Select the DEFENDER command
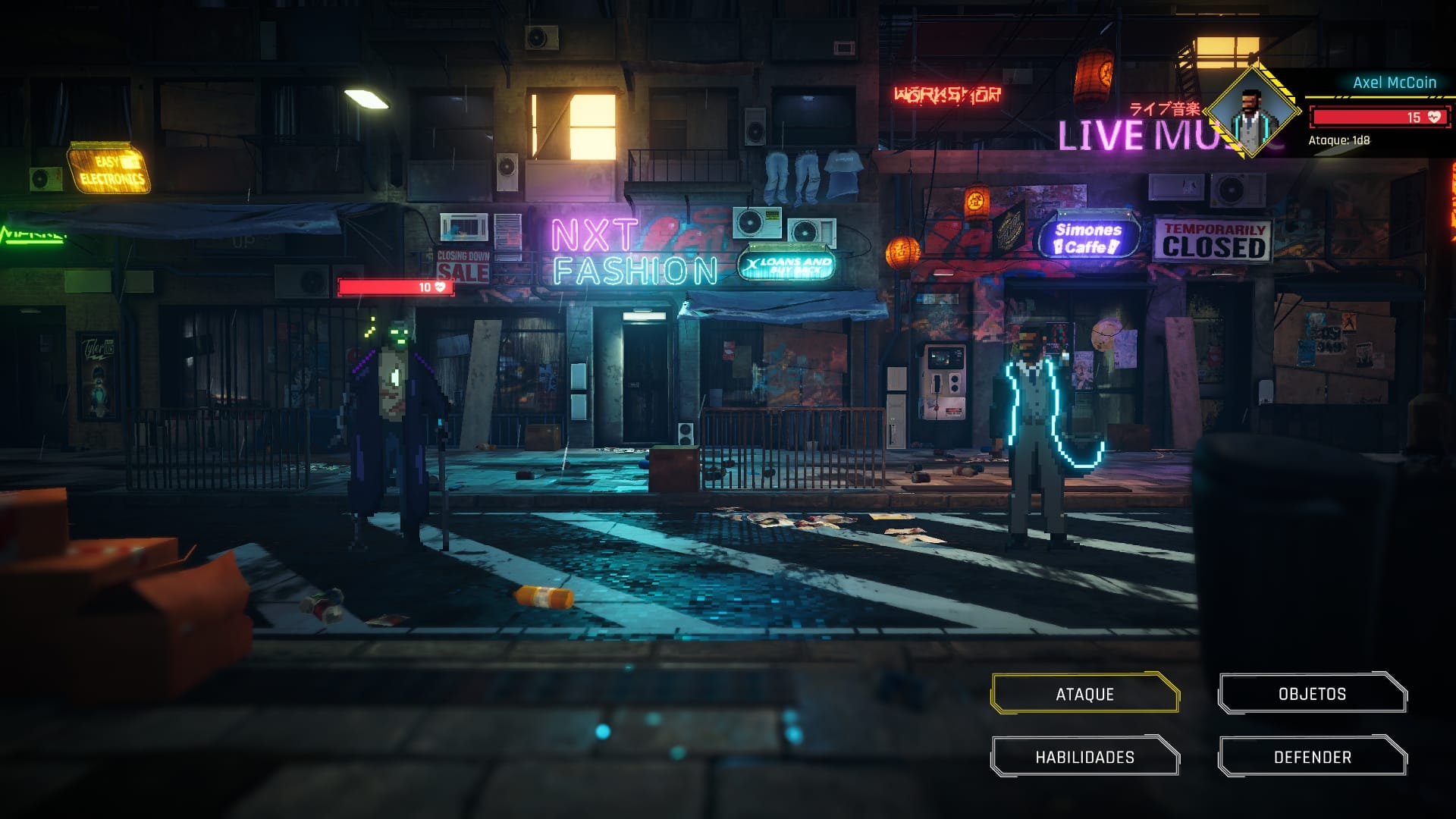Viewport: 1456px width, 819px height. pos(1312,756)
